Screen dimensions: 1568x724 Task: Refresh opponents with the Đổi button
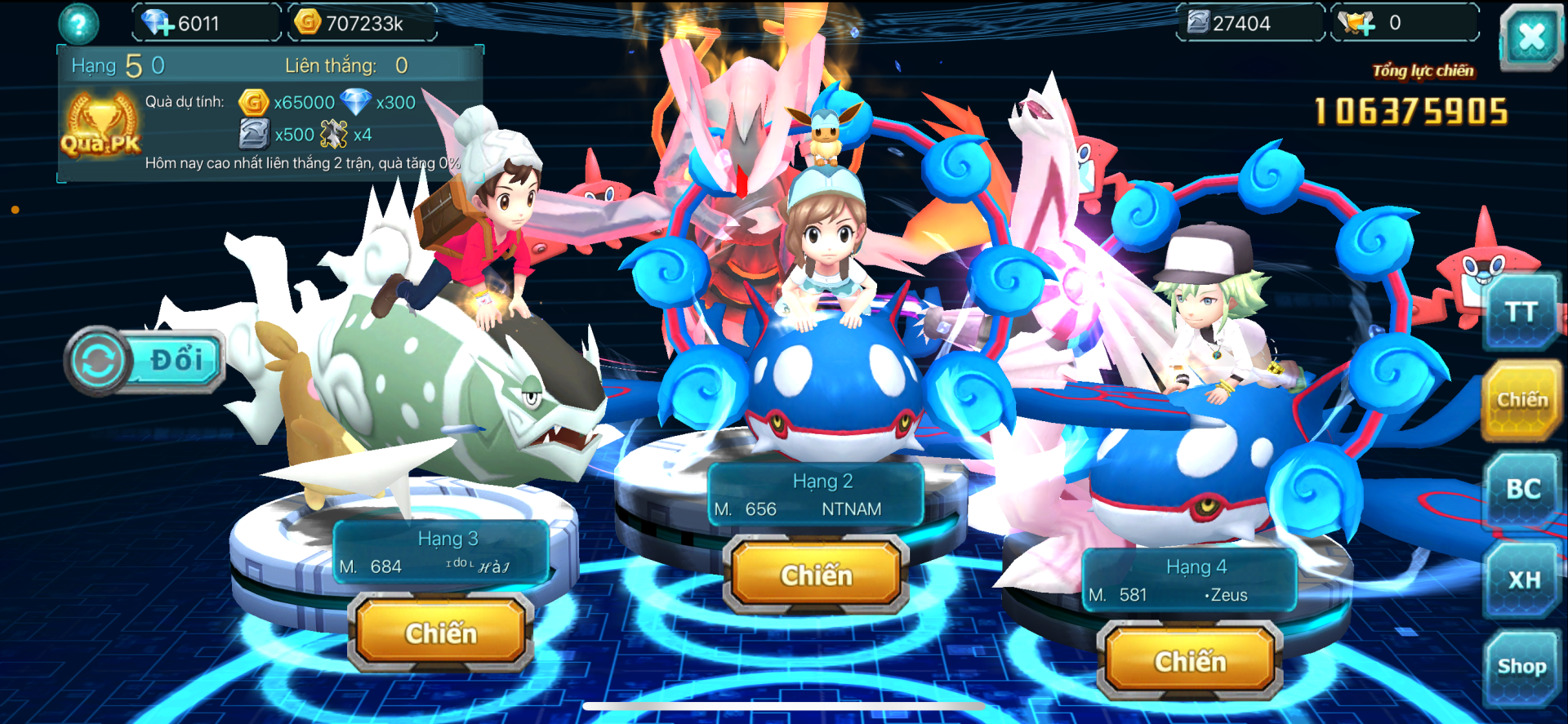tap(145, 360)
